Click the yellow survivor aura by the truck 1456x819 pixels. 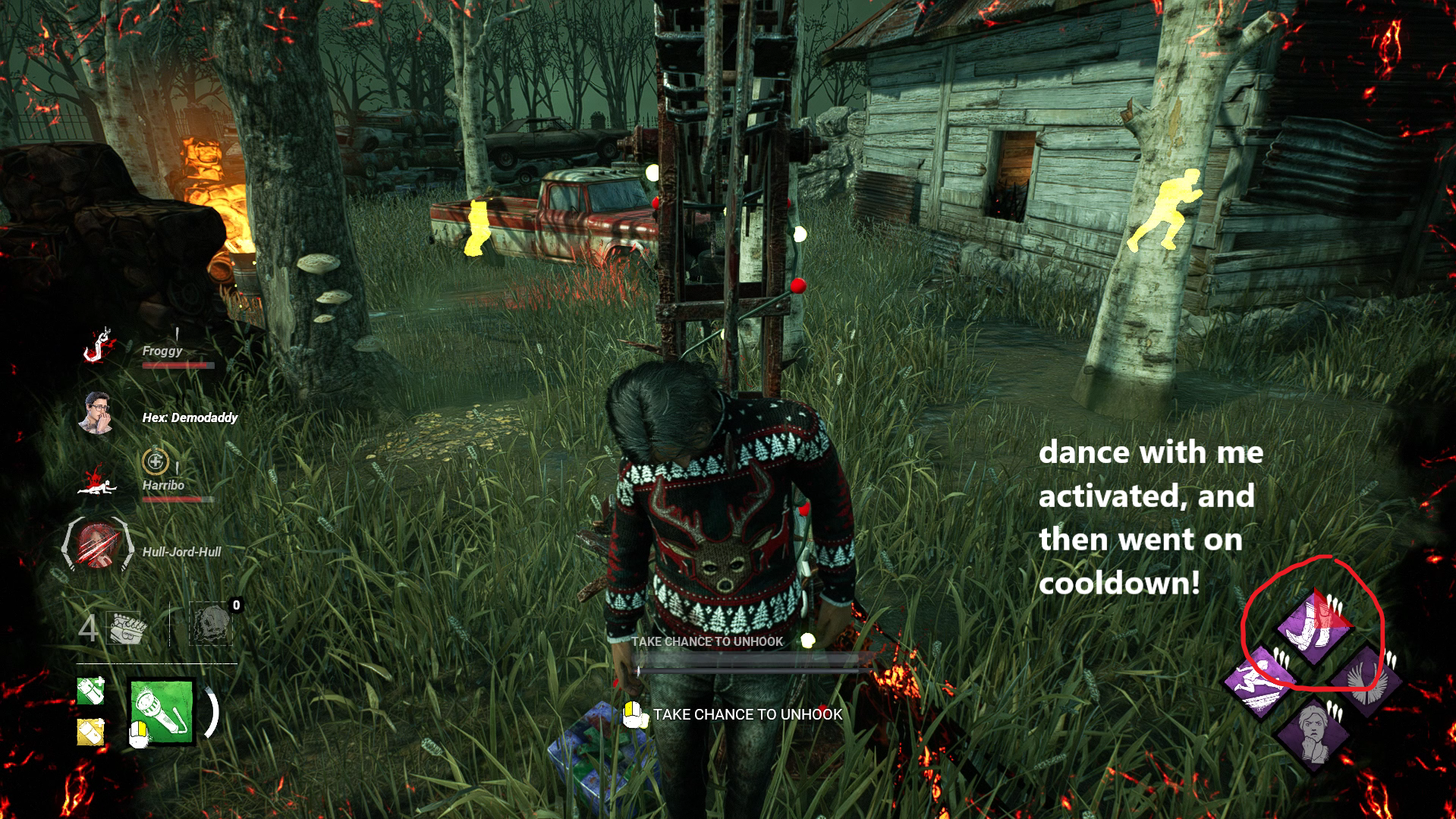click(x=476, y=228)
